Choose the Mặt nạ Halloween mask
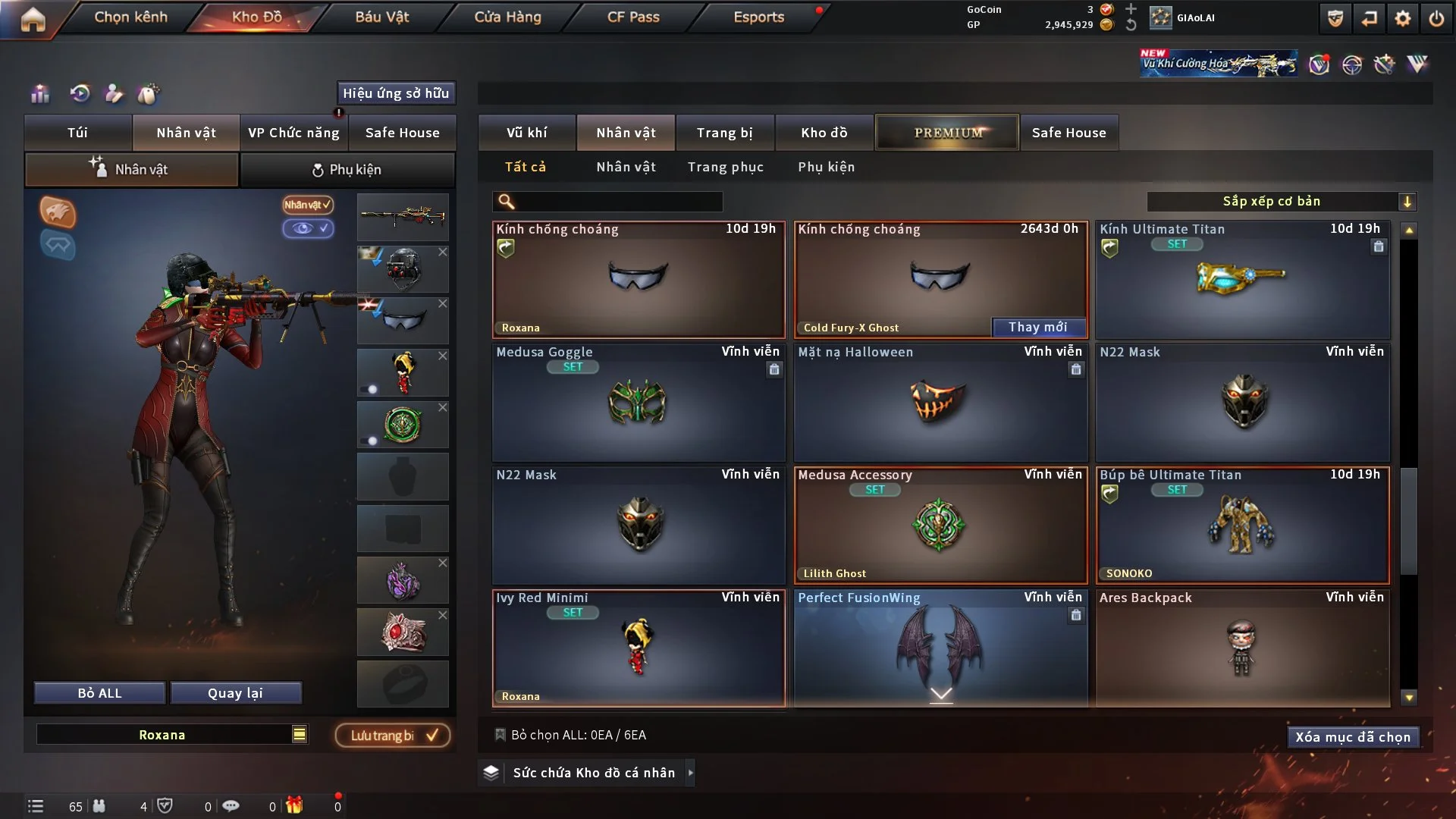The height and width of the screenshot is (819, 1456). (x=940, y=402)
